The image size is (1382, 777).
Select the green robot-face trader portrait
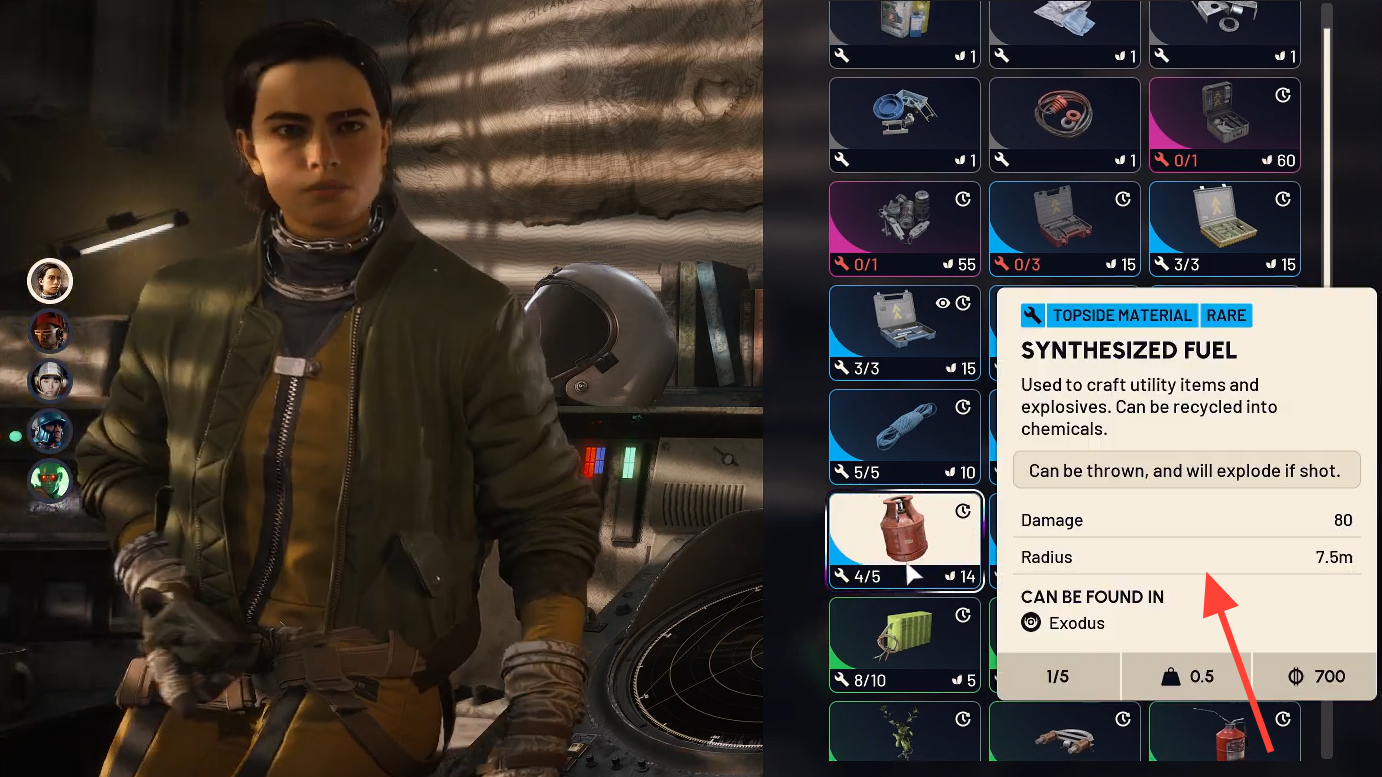click(x=50, y=481)
